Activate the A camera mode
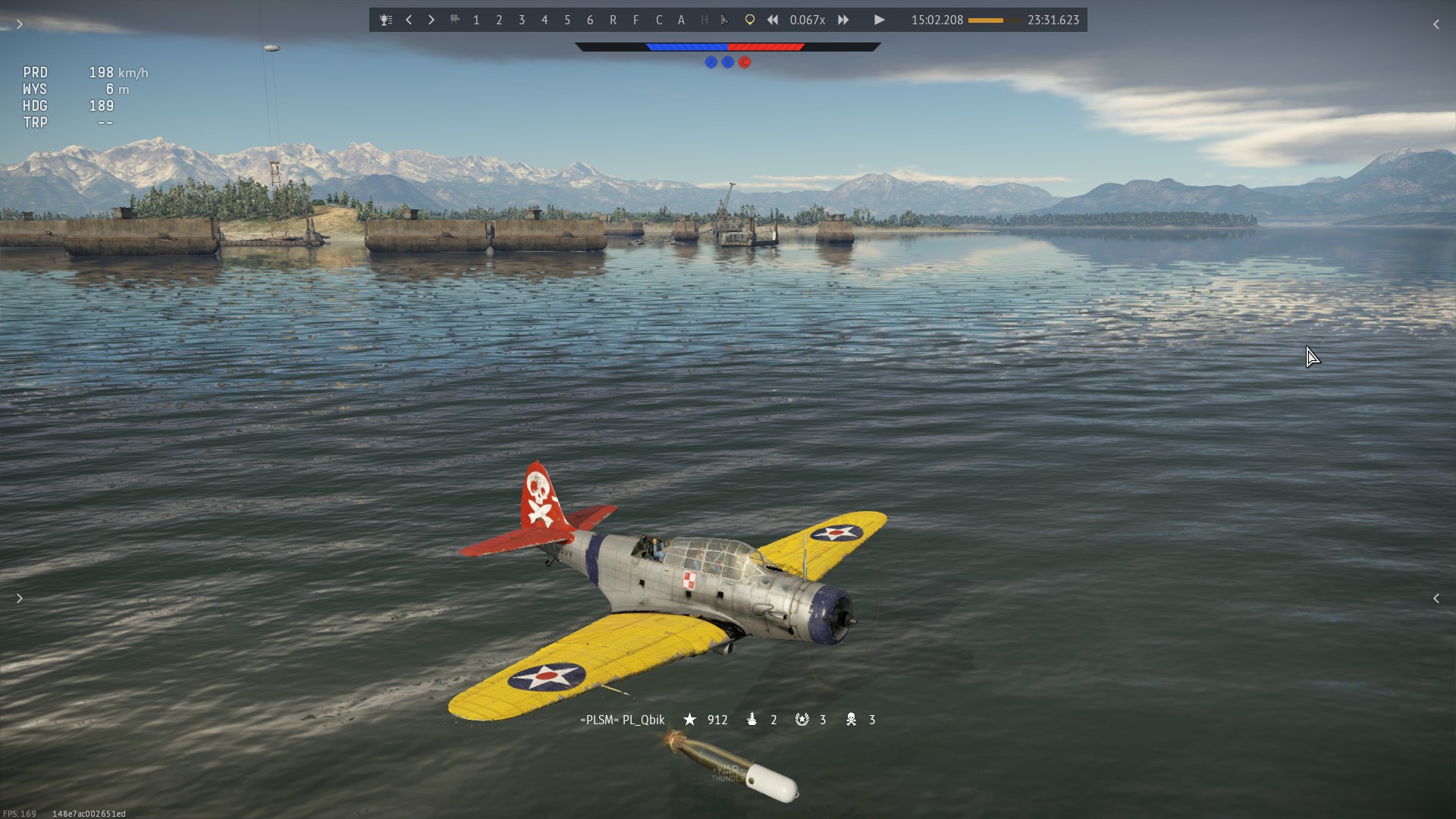 [681, 20]
